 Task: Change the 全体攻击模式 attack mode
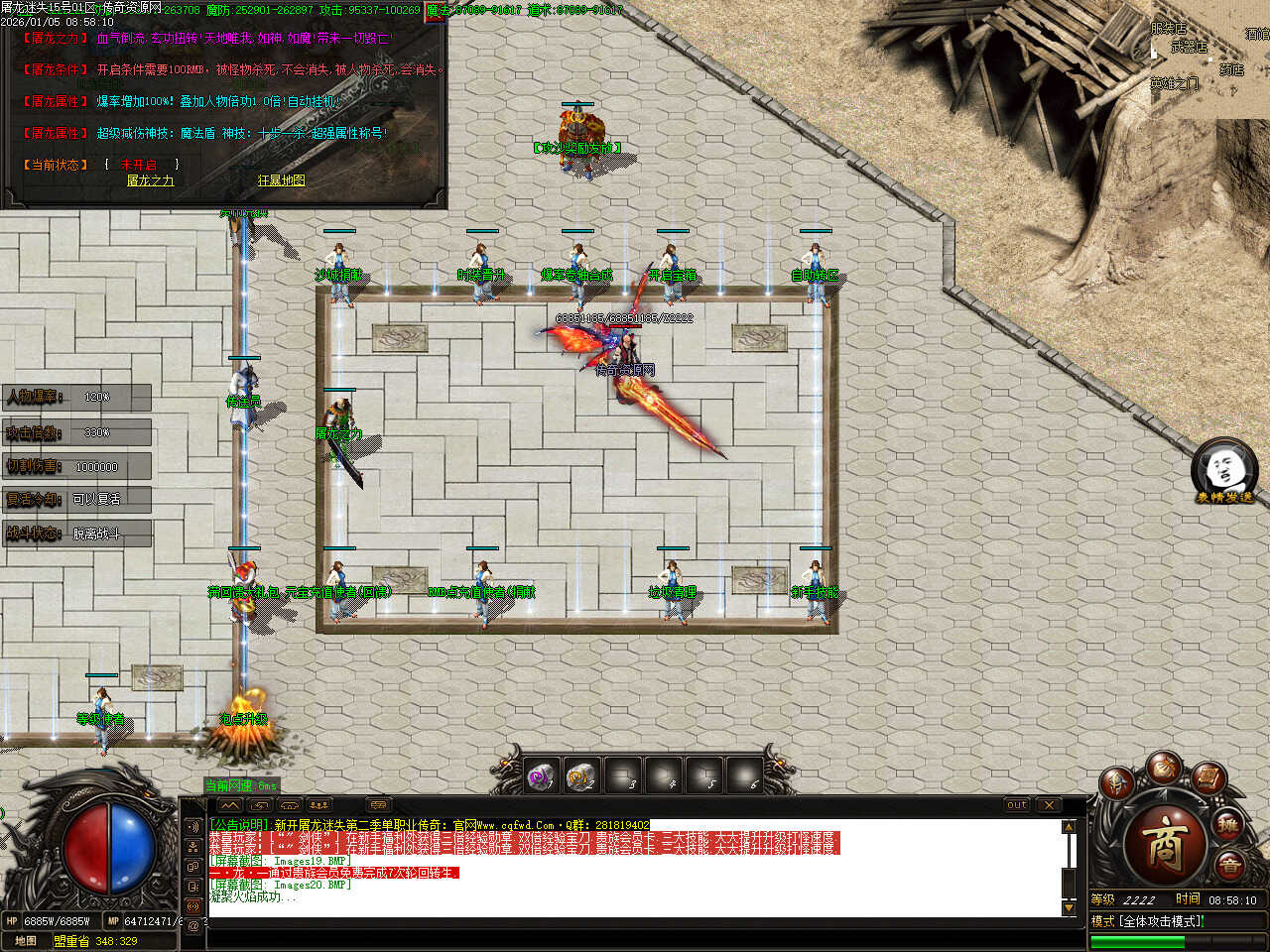[x=1161, y=921]
